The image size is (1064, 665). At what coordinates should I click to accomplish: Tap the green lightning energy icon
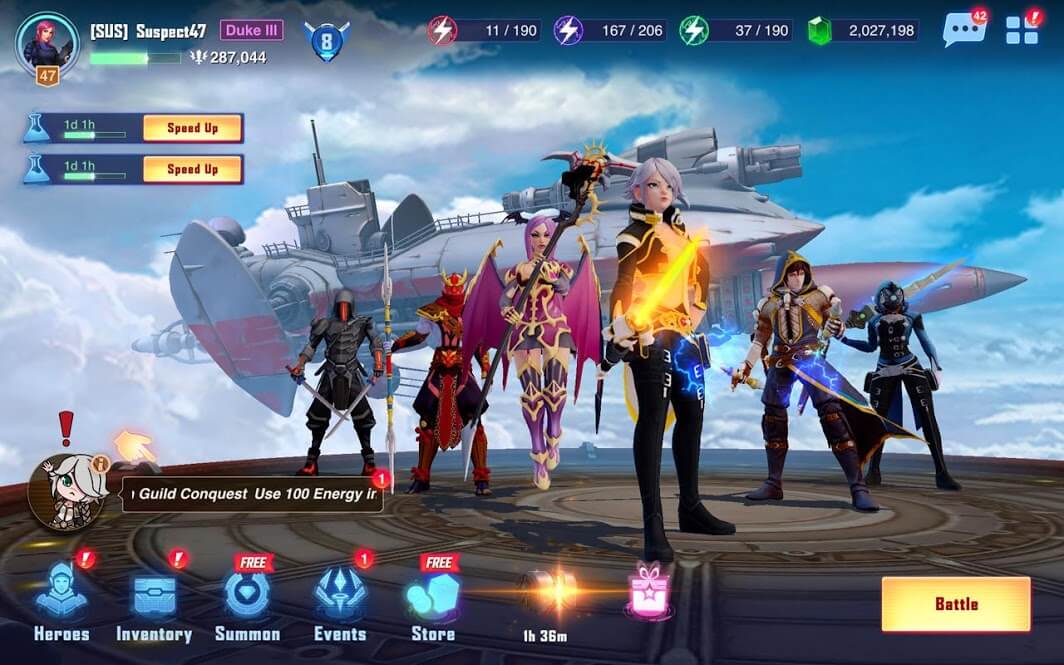(694, 30)
